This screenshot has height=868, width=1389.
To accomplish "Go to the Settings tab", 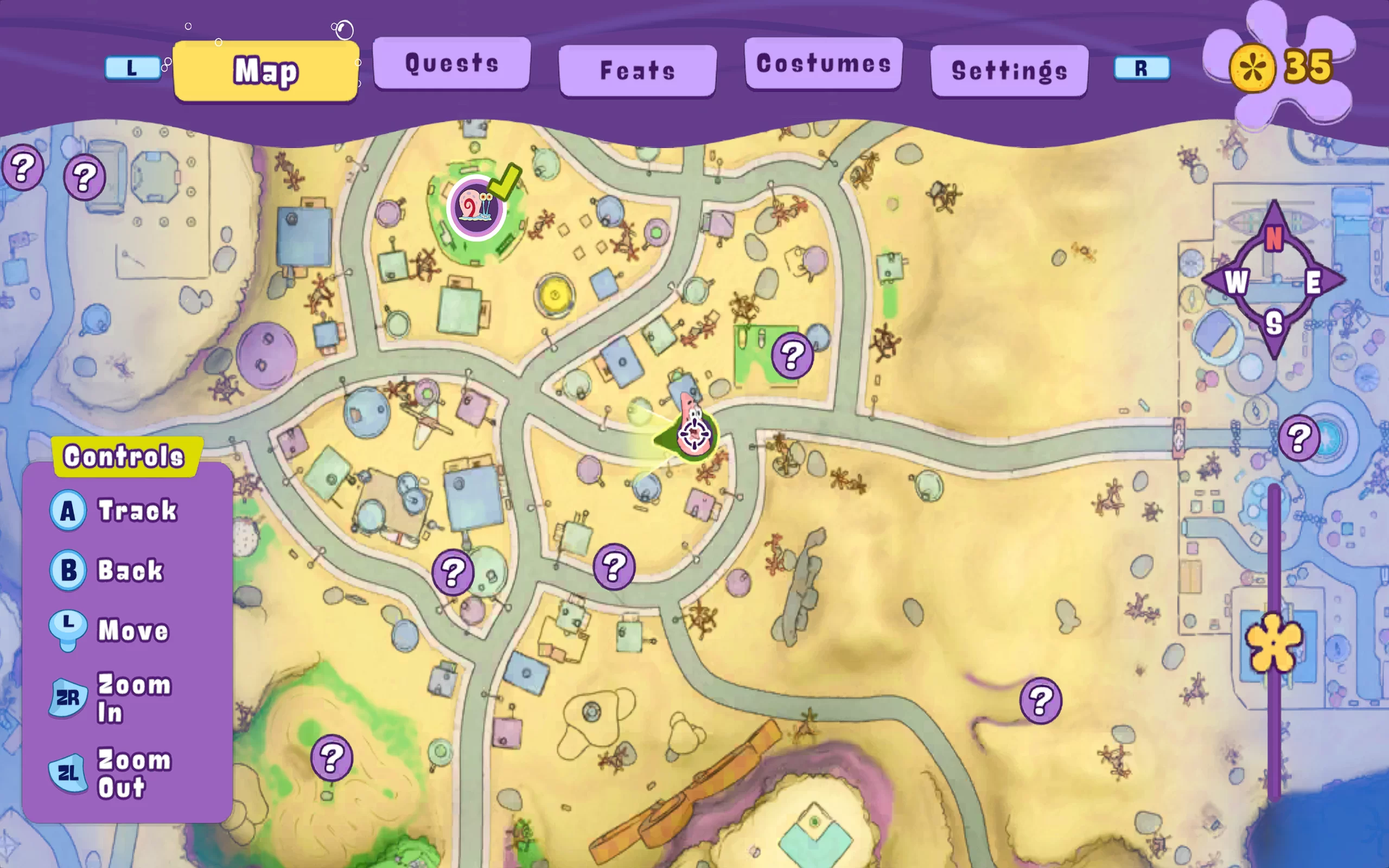I will 1009,71.
